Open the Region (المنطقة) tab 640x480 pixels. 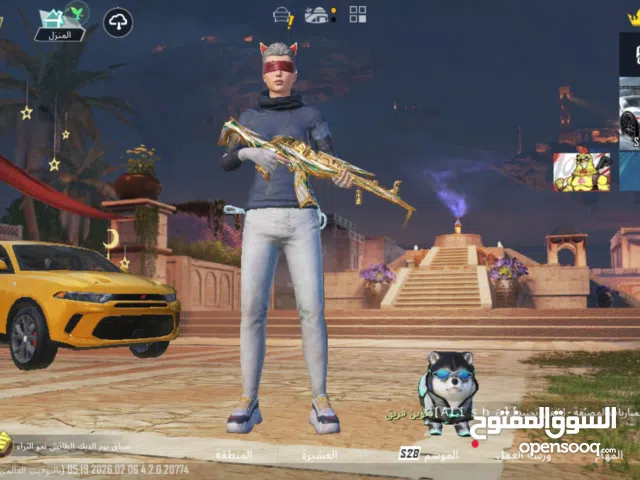233,455
